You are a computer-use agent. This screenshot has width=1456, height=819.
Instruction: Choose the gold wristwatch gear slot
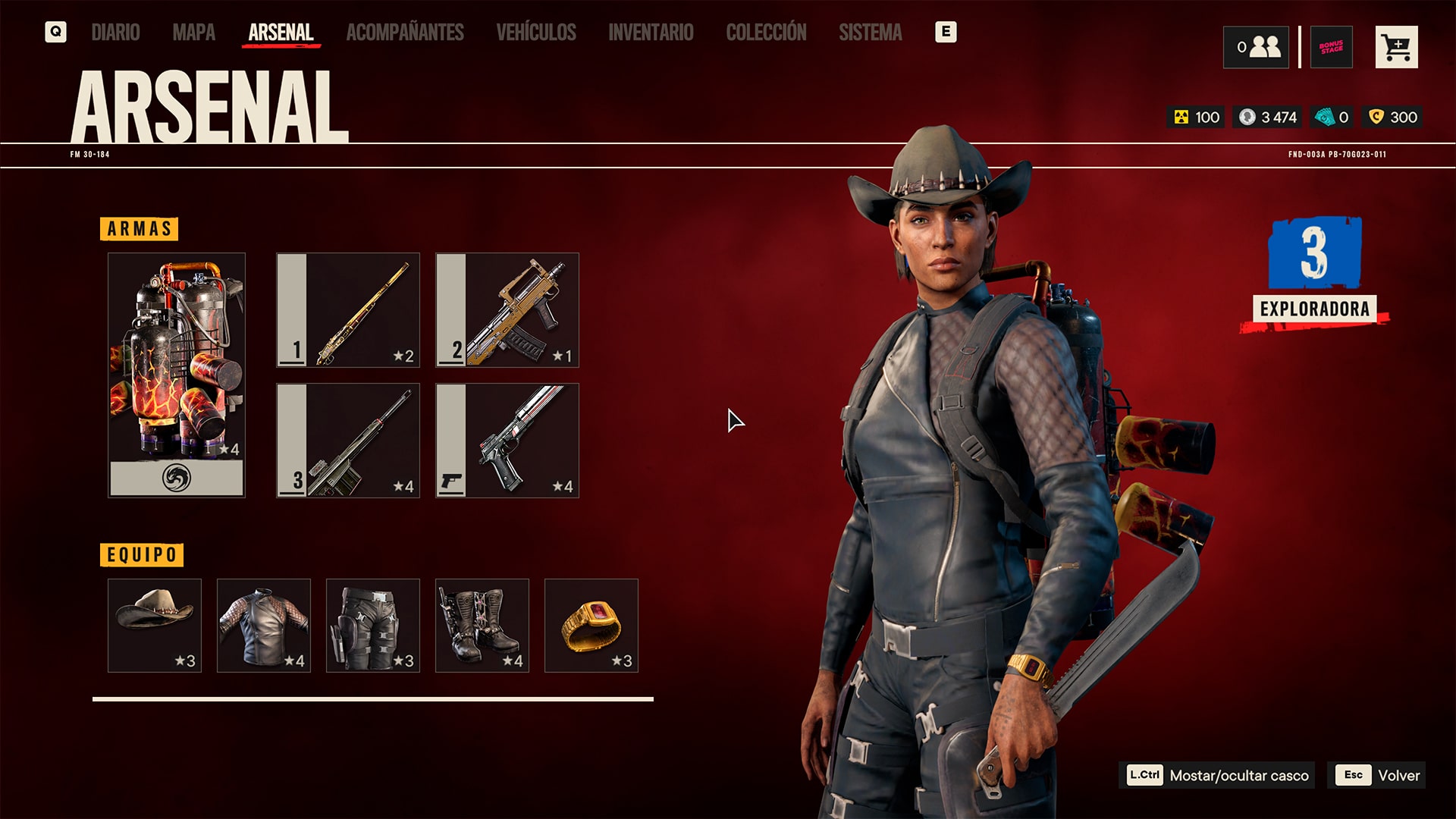click(591, 626)
